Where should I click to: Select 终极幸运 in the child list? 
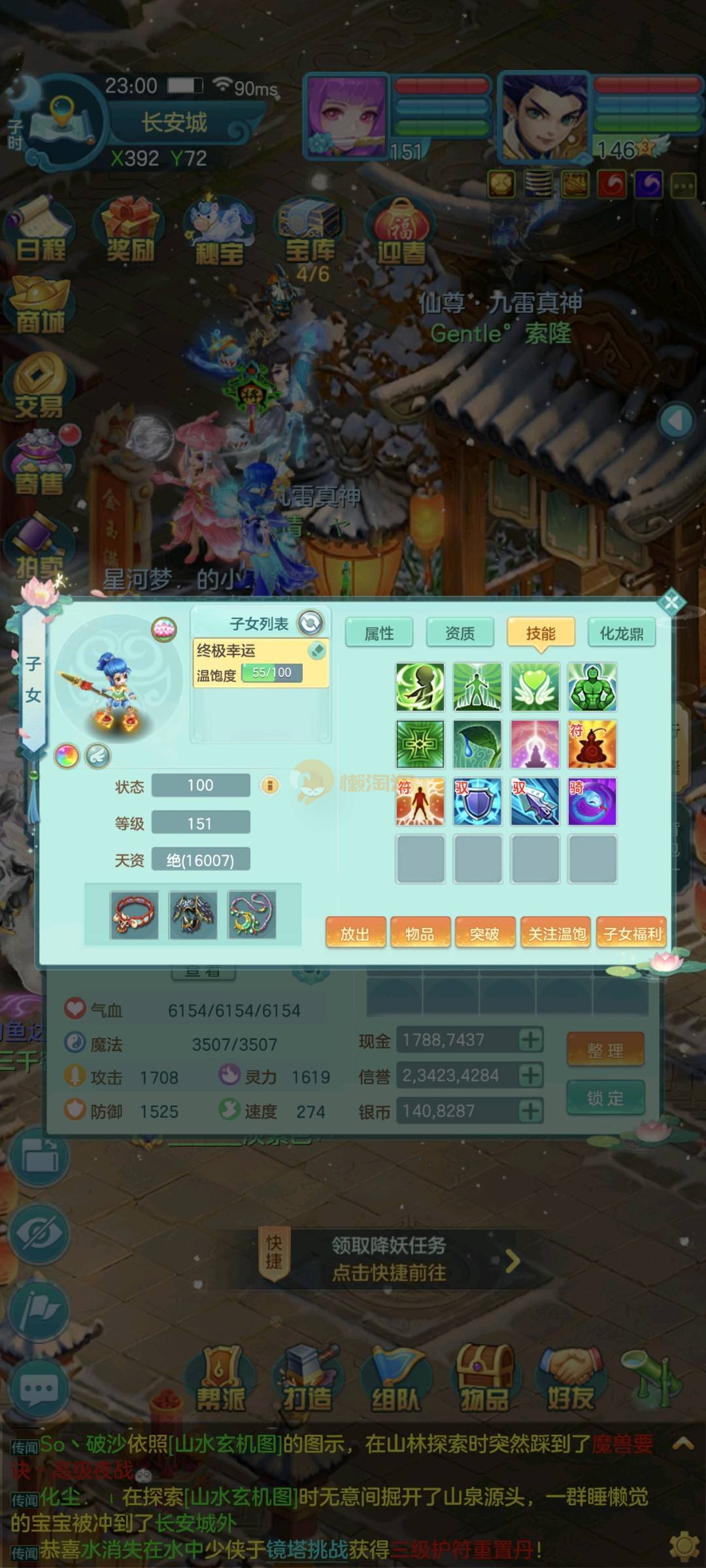[260, 662]
